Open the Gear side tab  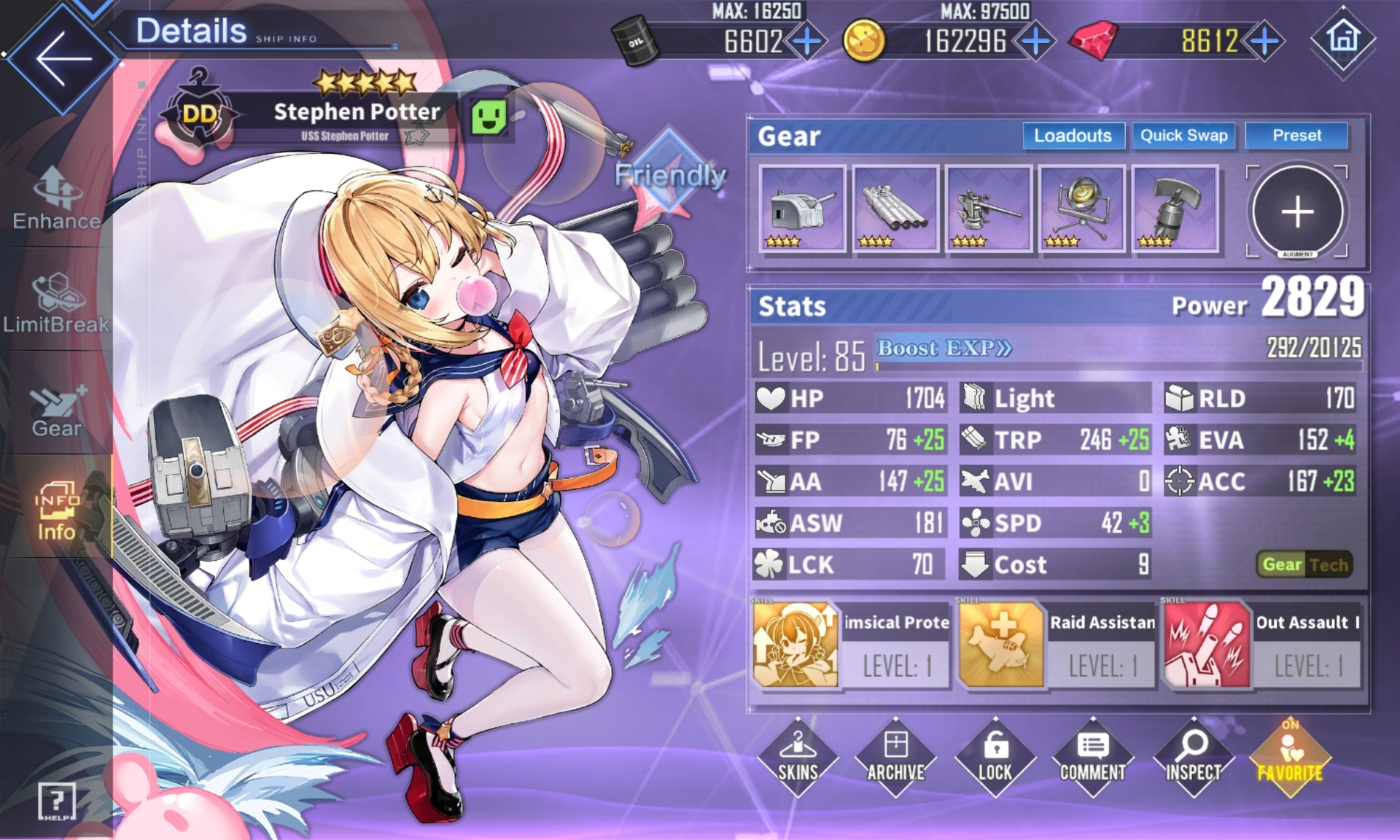[x=56, y=410]
